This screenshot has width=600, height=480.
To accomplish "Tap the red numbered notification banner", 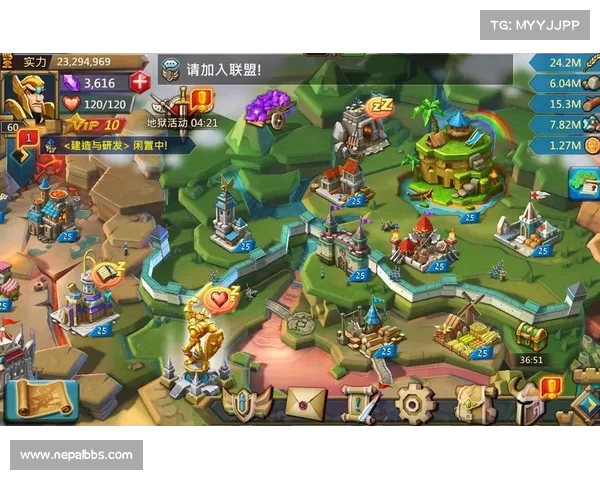I will coord(29,138).
